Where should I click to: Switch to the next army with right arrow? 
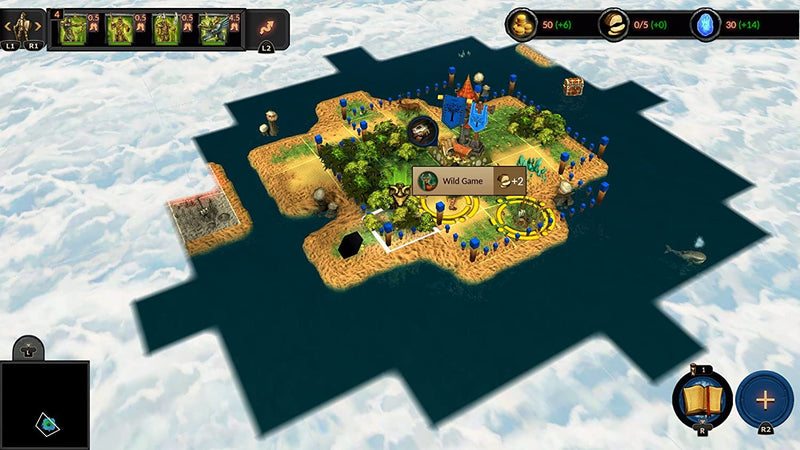[38, 25]
